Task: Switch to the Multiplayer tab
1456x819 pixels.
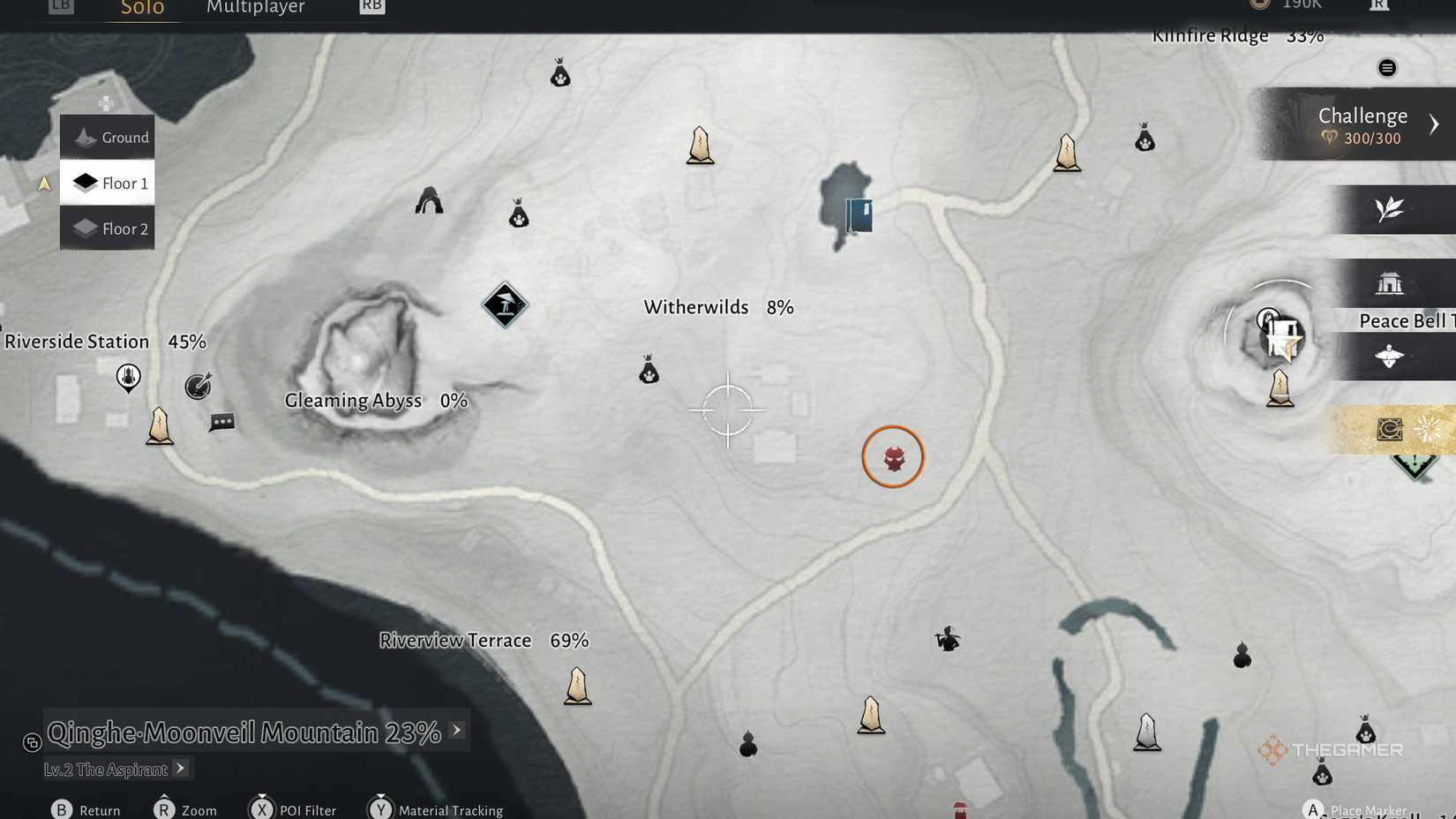Action: pos(255,8)
